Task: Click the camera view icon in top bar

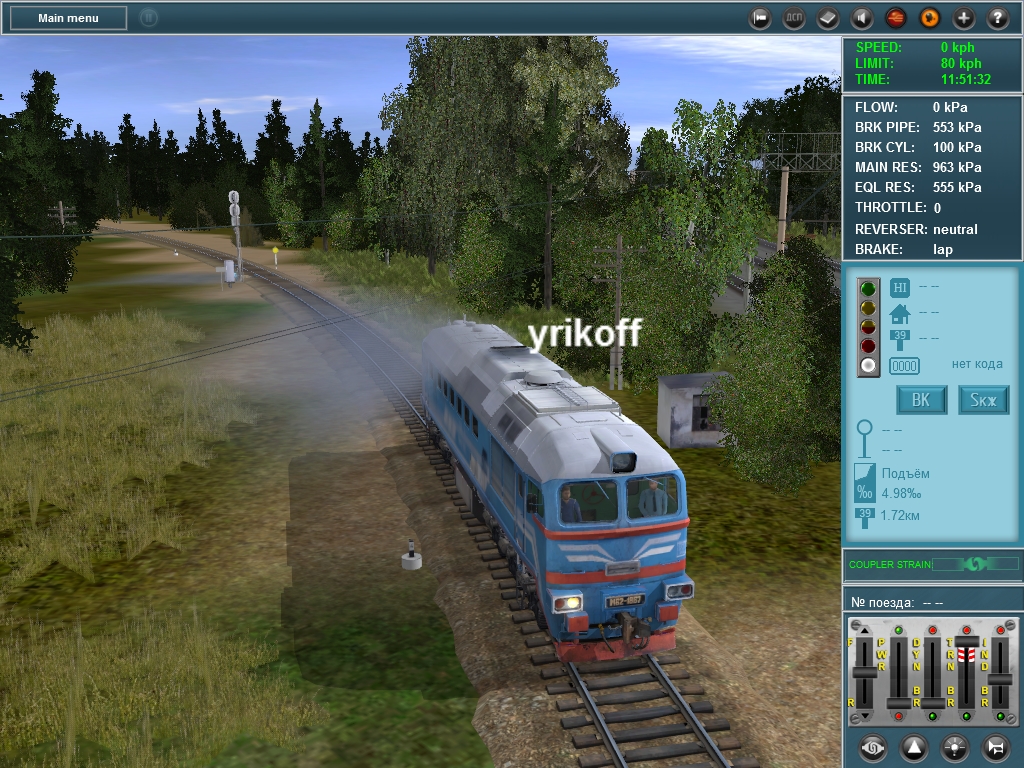Action: (x=760, y=18)
